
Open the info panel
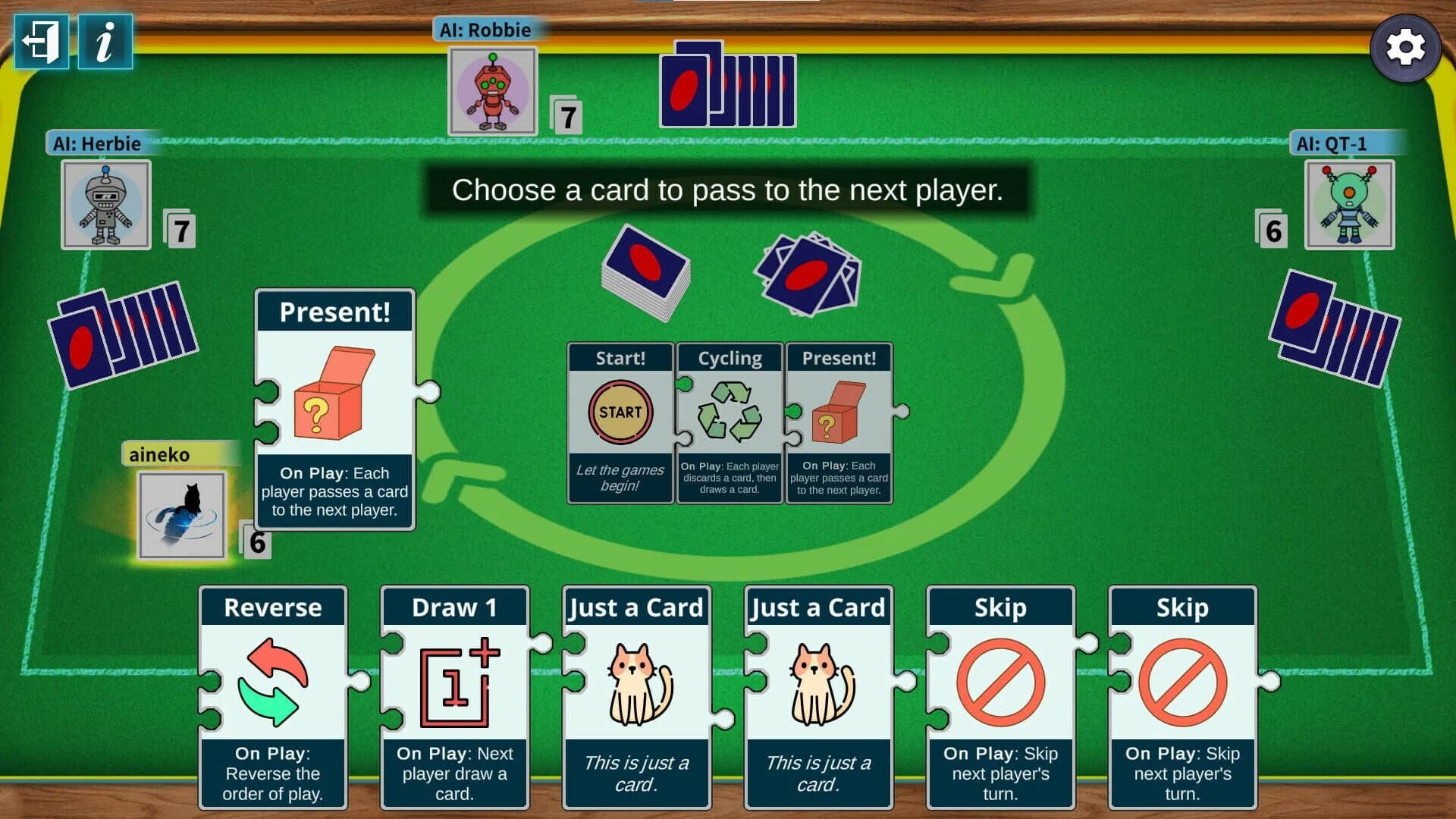(104, 42)
